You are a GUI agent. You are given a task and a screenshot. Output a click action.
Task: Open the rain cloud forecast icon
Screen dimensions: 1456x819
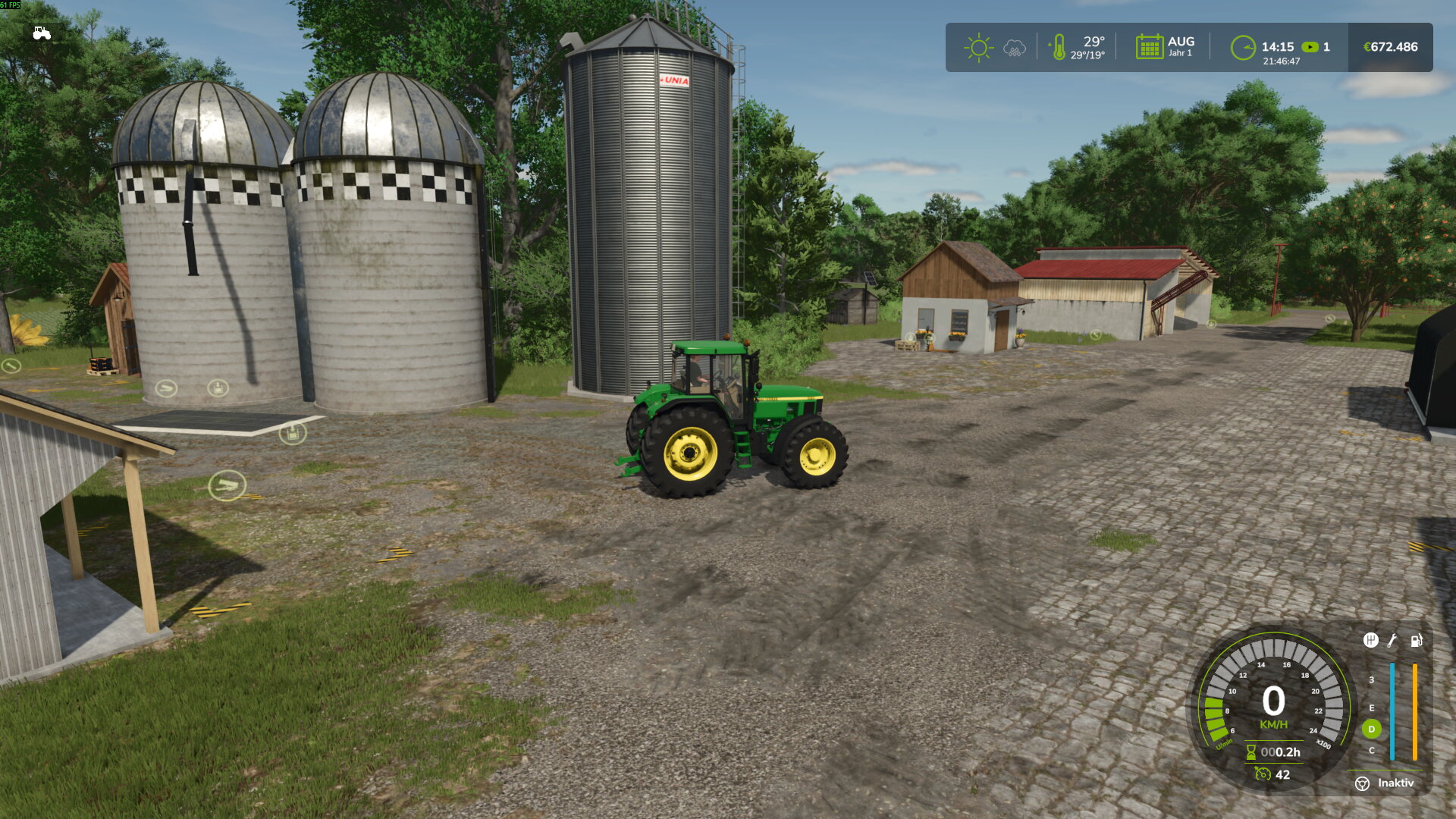[x=1014, y=49]
